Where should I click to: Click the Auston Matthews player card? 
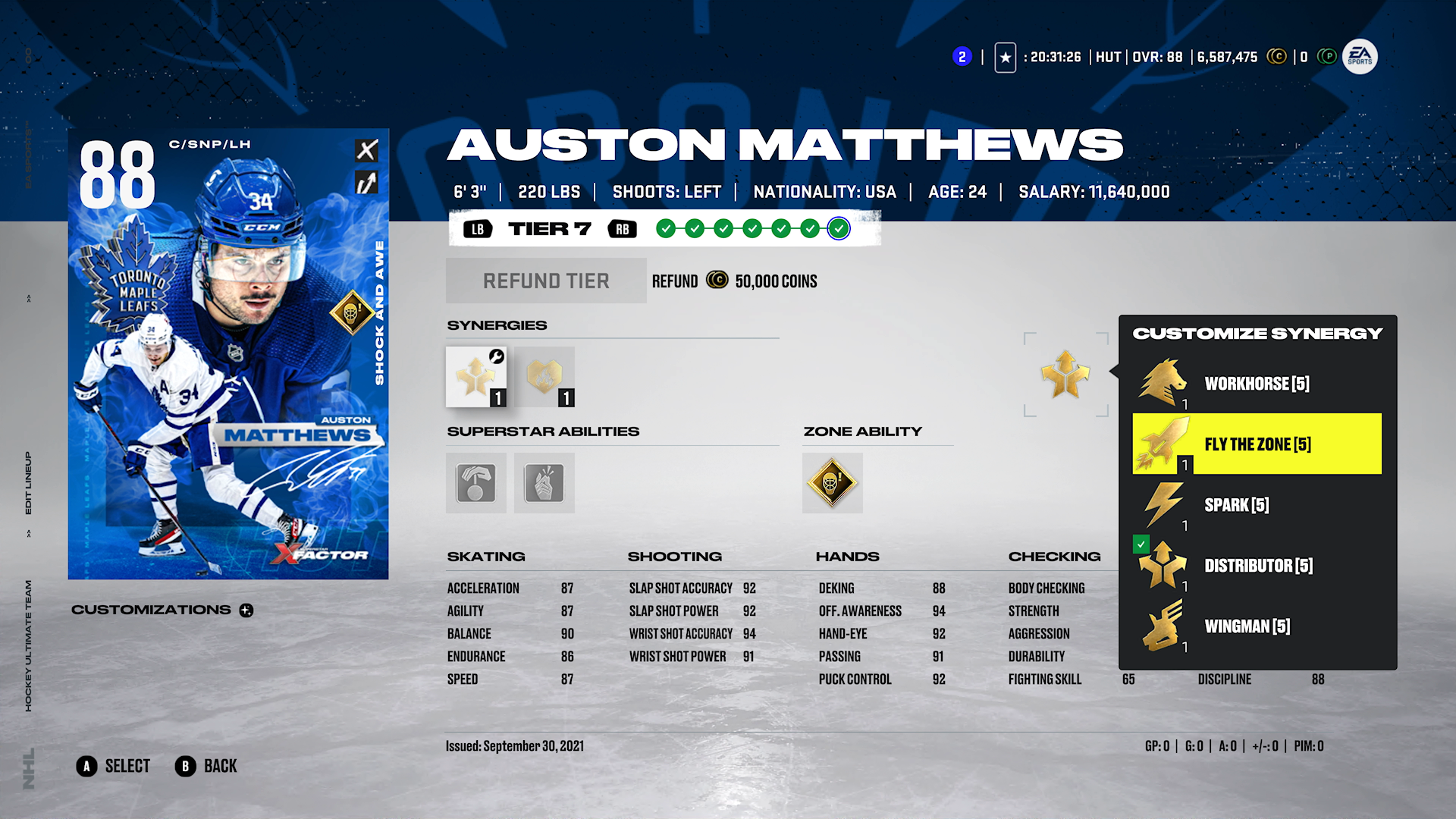tap(227, 356)
